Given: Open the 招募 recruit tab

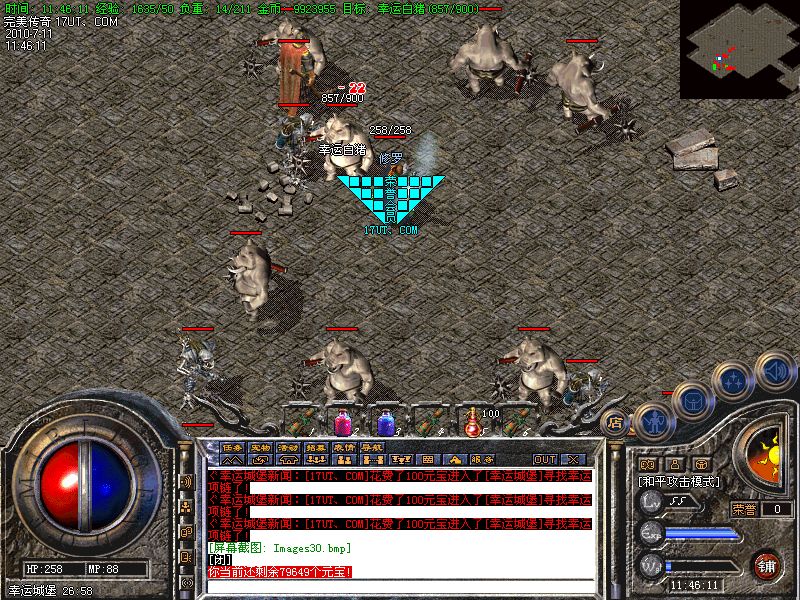Looking at the screenshot, I should [317, 447].
